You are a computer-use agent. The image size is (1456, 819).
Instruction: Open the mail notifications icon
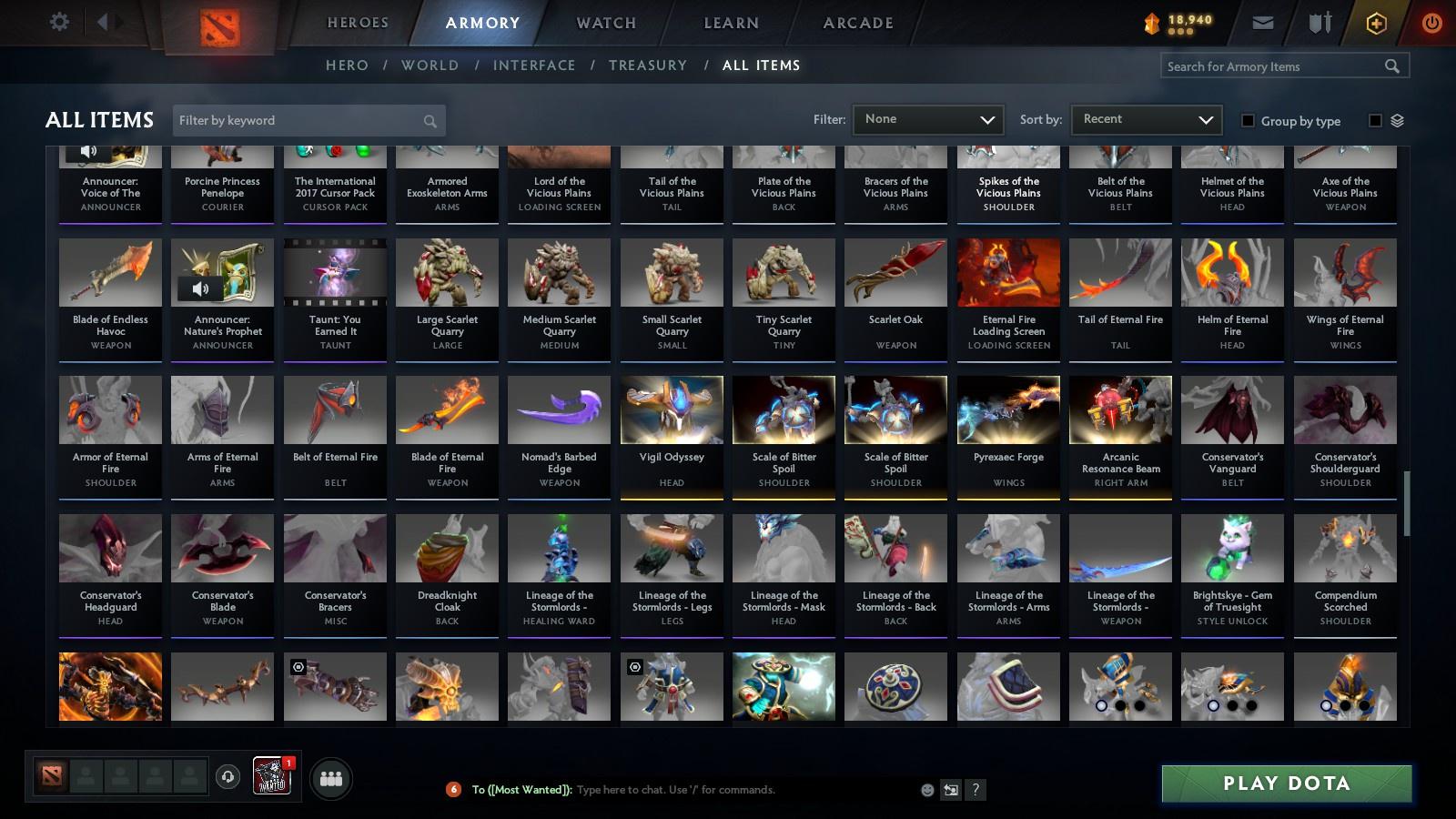click(1265, 22)
